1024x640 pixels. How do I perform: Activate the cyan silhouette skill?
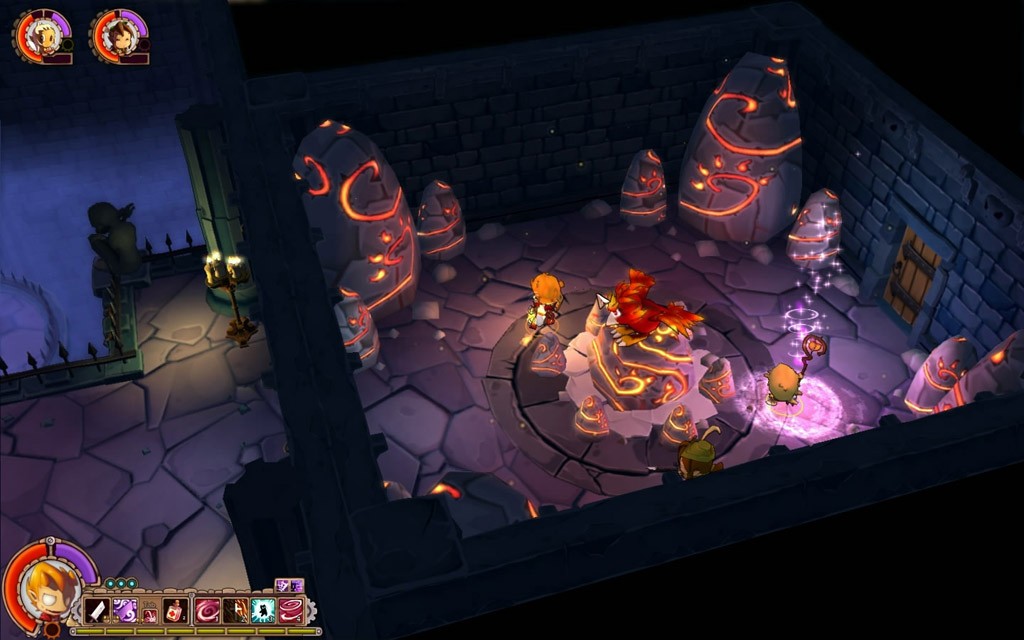(263, 610)
